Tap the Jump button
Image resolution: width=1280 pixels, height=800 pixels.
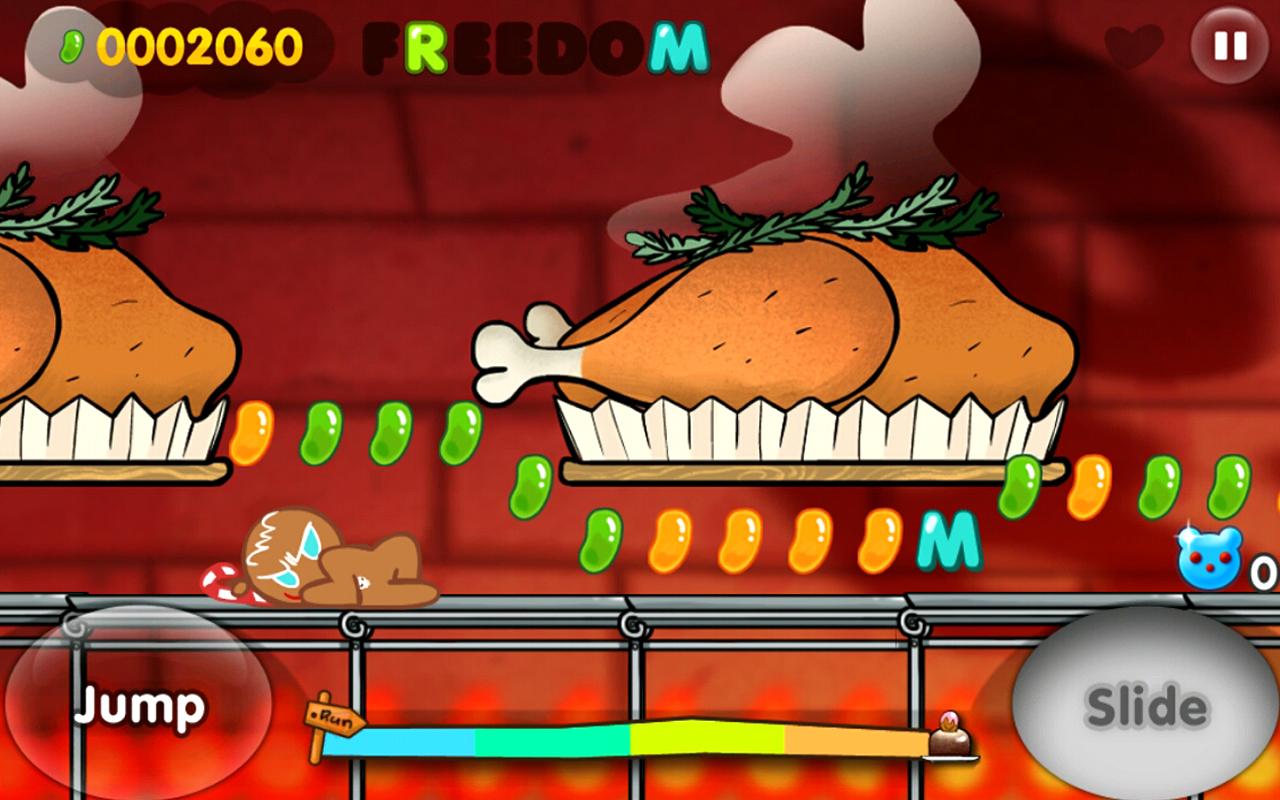[138, 706]
